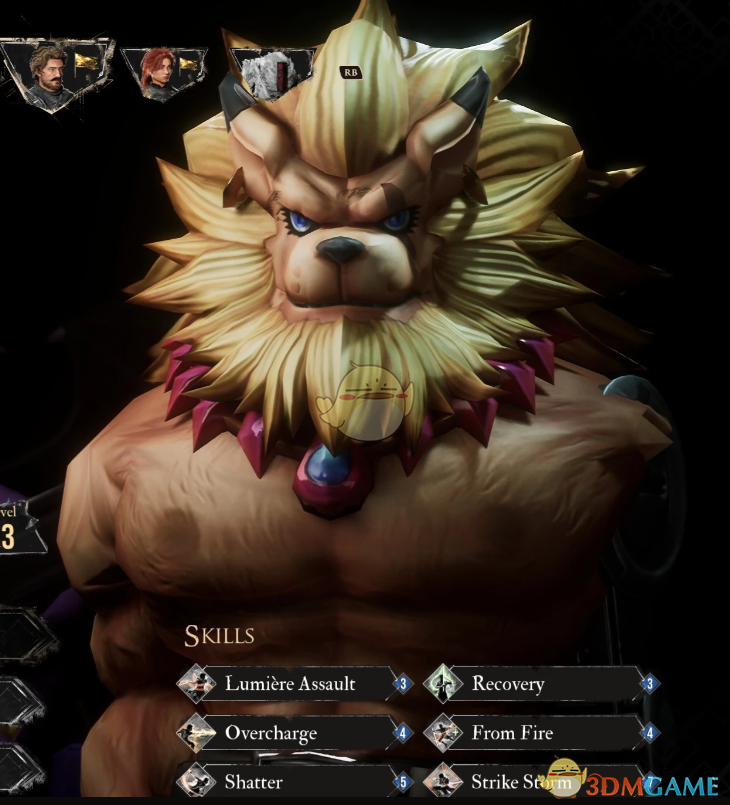Switch to the bearded man's character portrait
This screenshot has height=805, width=730.
(52, 72)
